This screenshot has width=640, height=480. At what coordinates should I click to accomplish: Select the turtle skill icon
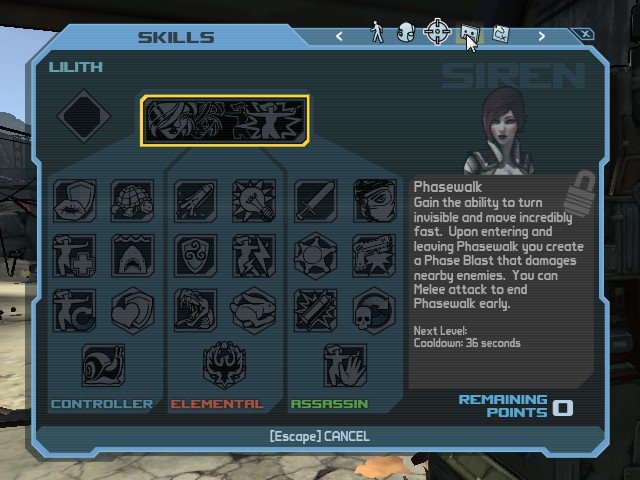click(132, 201)
